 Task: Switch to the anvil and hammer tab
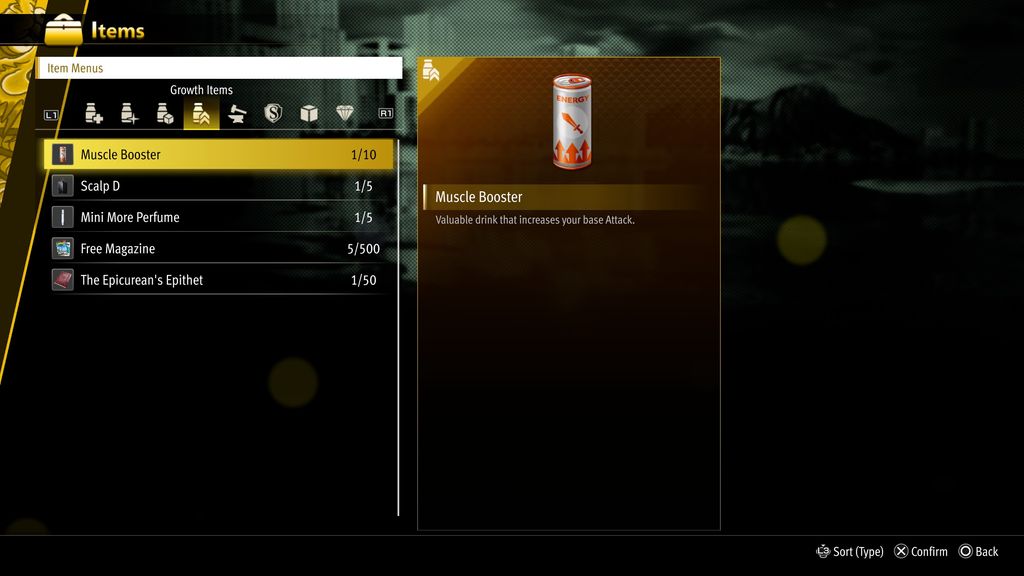(x=237, y=114)
